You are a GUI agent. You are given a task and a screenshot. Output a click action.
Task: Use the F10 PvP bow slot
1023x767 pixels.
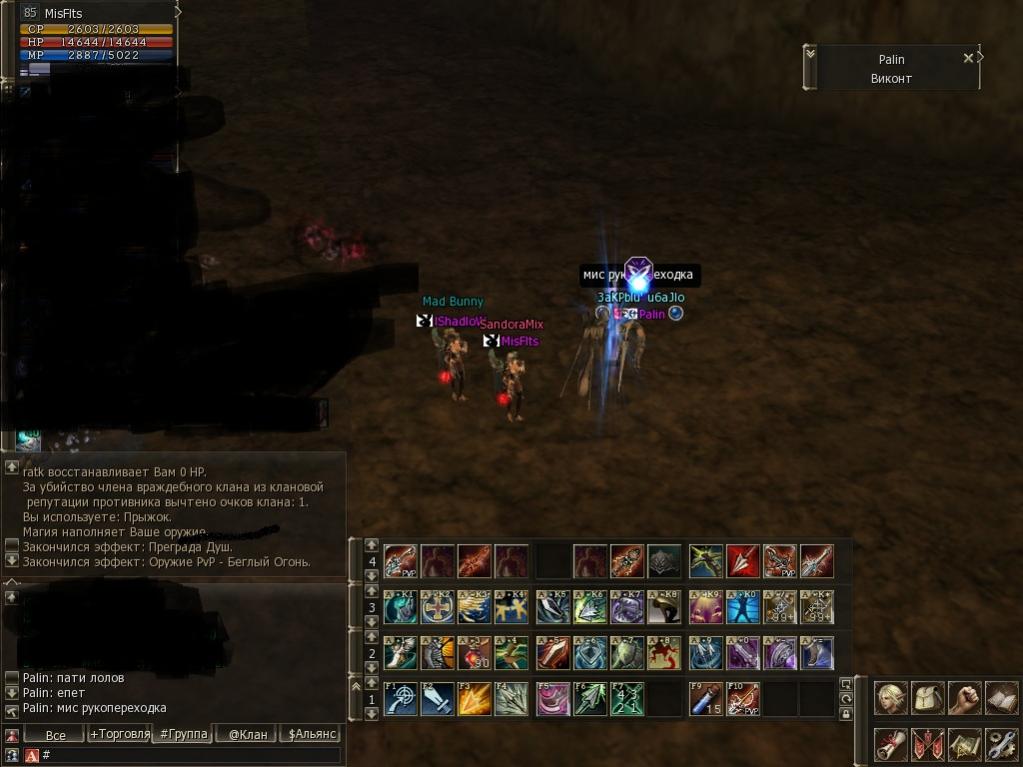point(743,698)
